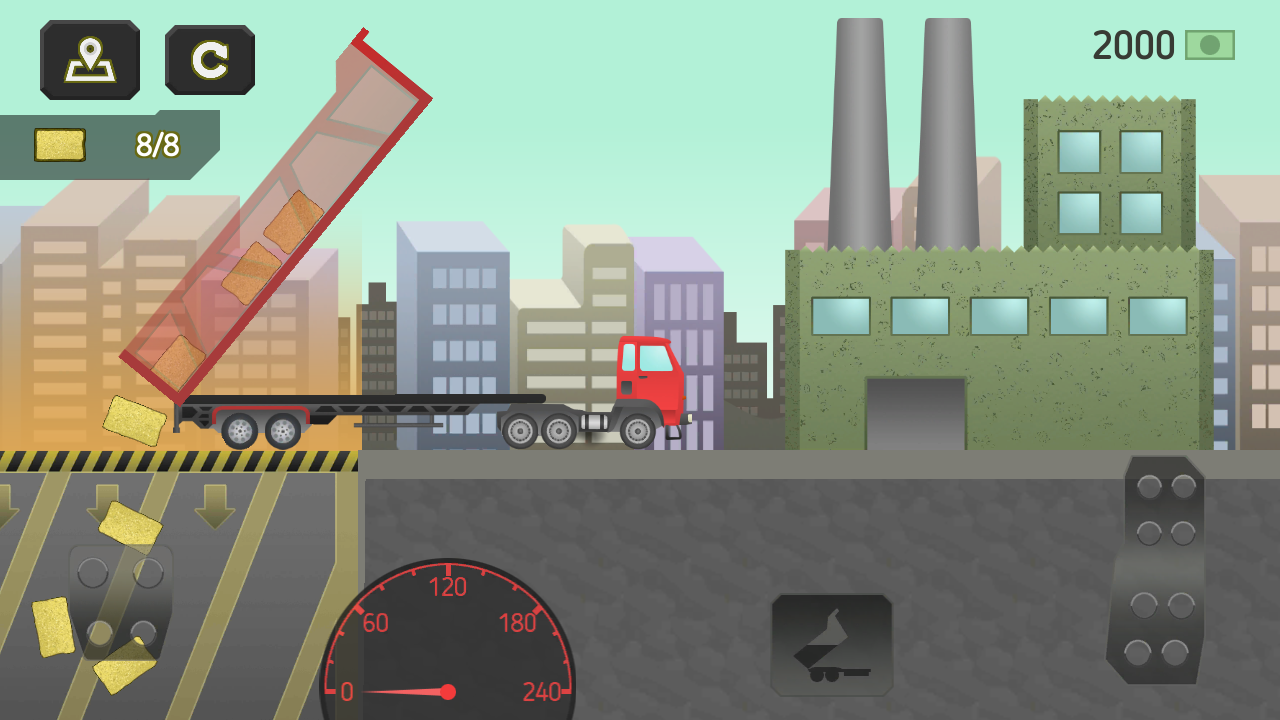Image resolution: width=1280 pixels, height=720 pixels.
Task: Step on the gas pedal
Action: point(1156,570)
